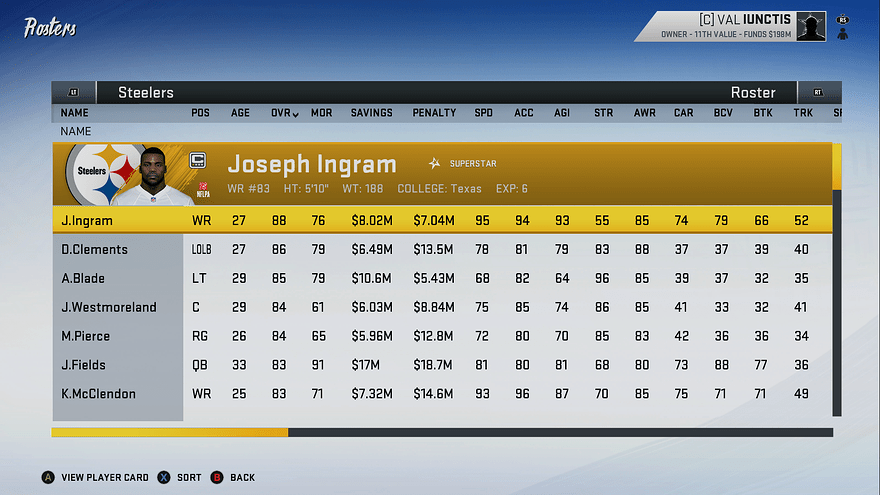Sort roster by the OVR column
This screenshot has height=495, width=880.
click(284, 113)
